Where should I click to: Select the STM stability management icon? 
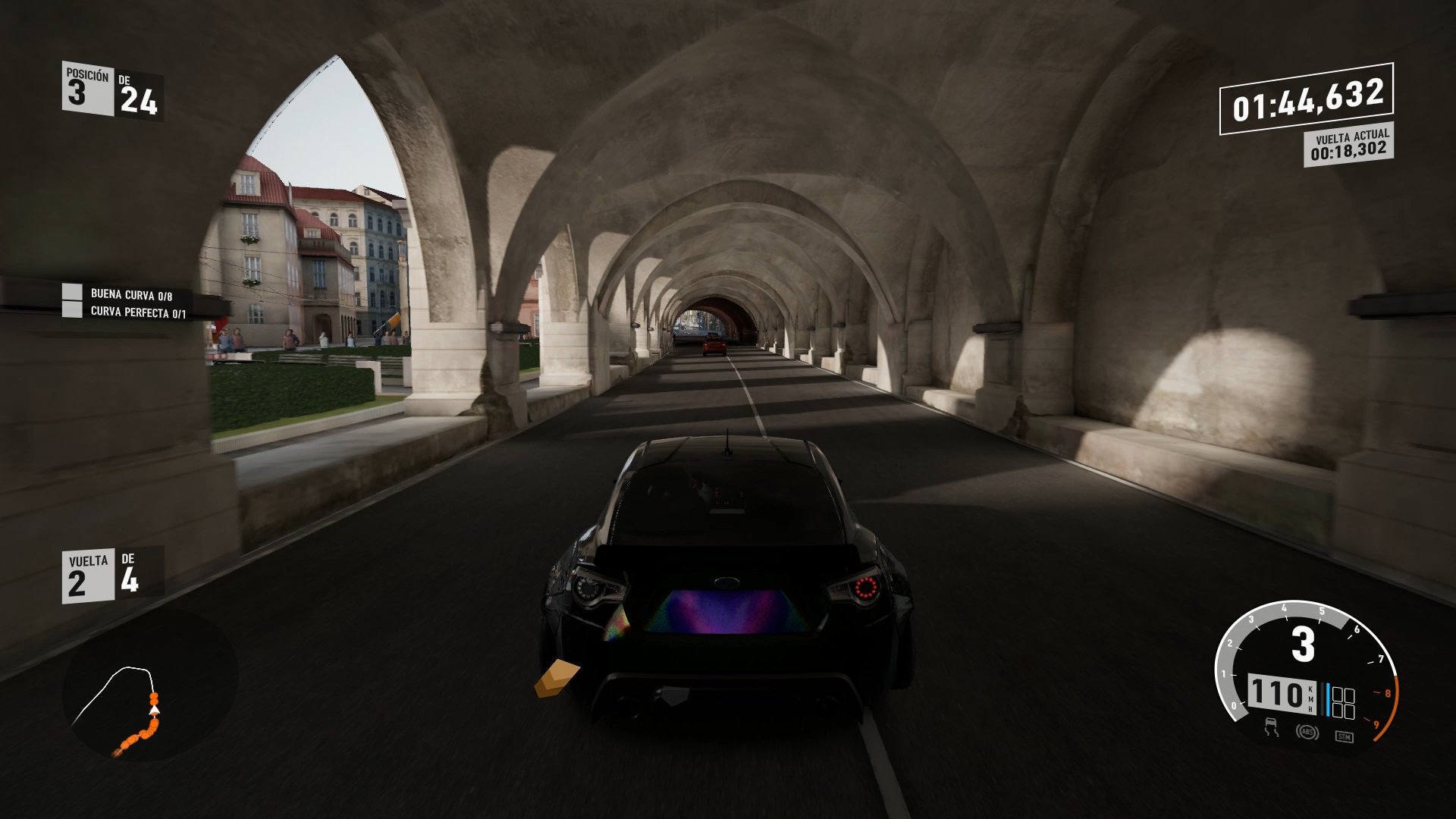tap(1345, 736)
